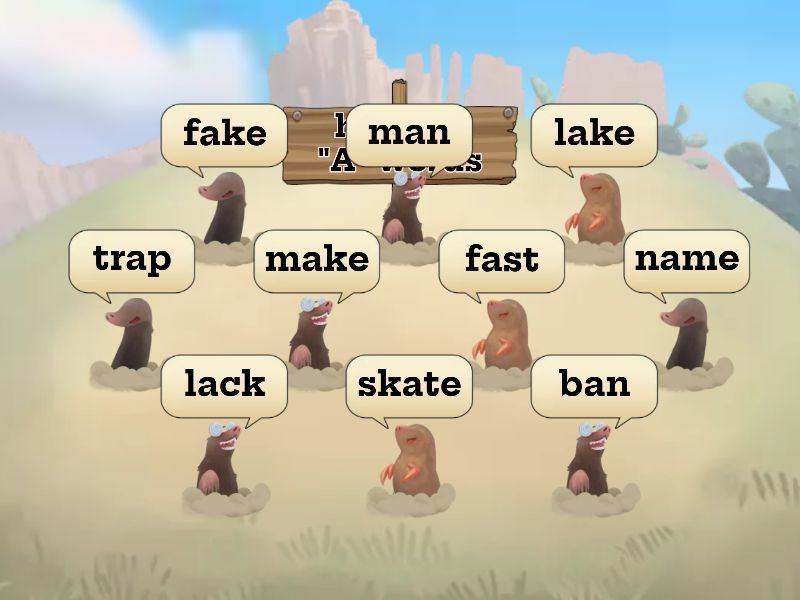This screenshot has width=800, height=600.
Task: Whack the mole saying "name"
Action: tap(686, 335)
